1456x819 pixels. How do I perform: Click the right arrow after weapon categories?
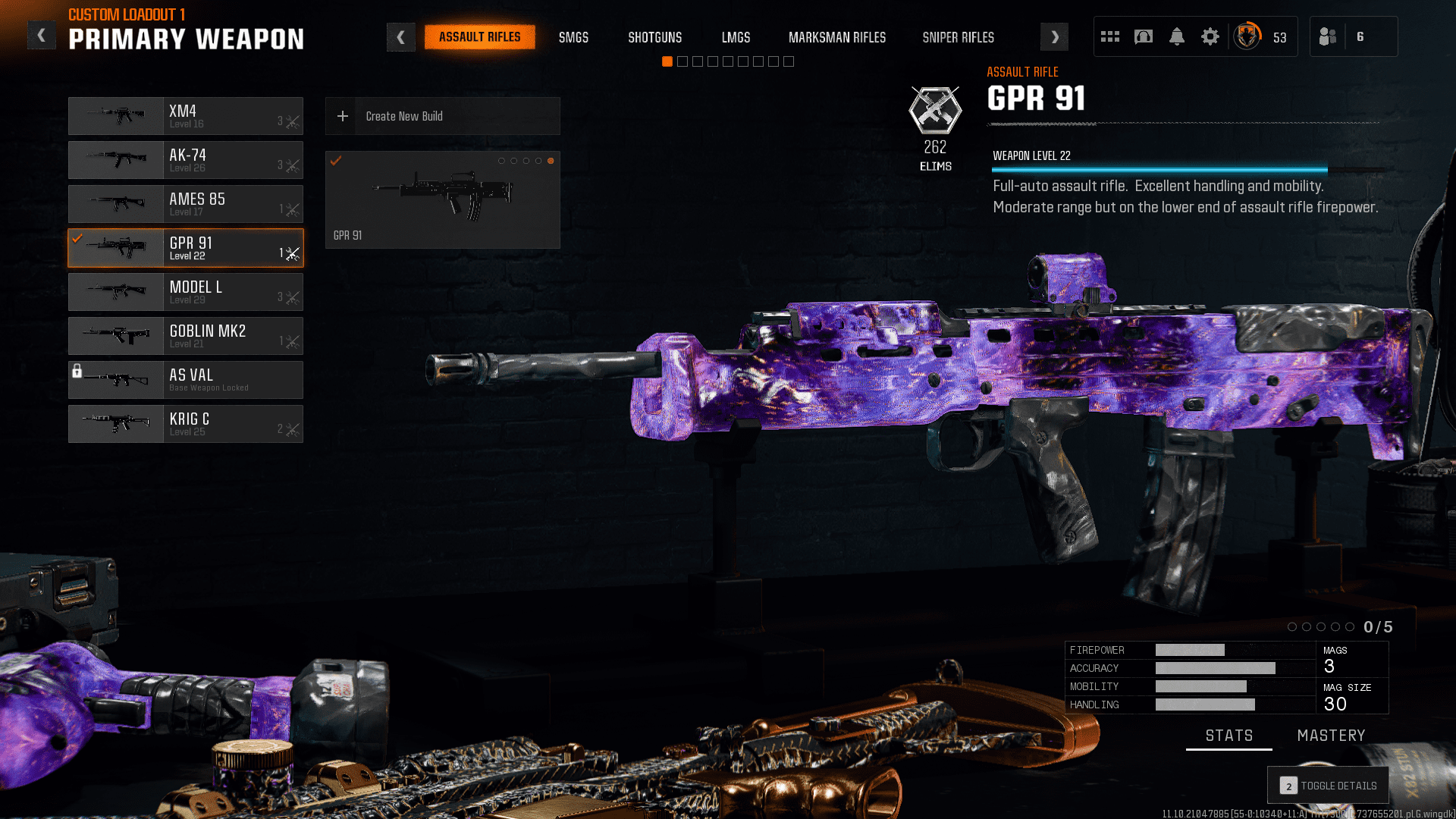(1054, 37)
